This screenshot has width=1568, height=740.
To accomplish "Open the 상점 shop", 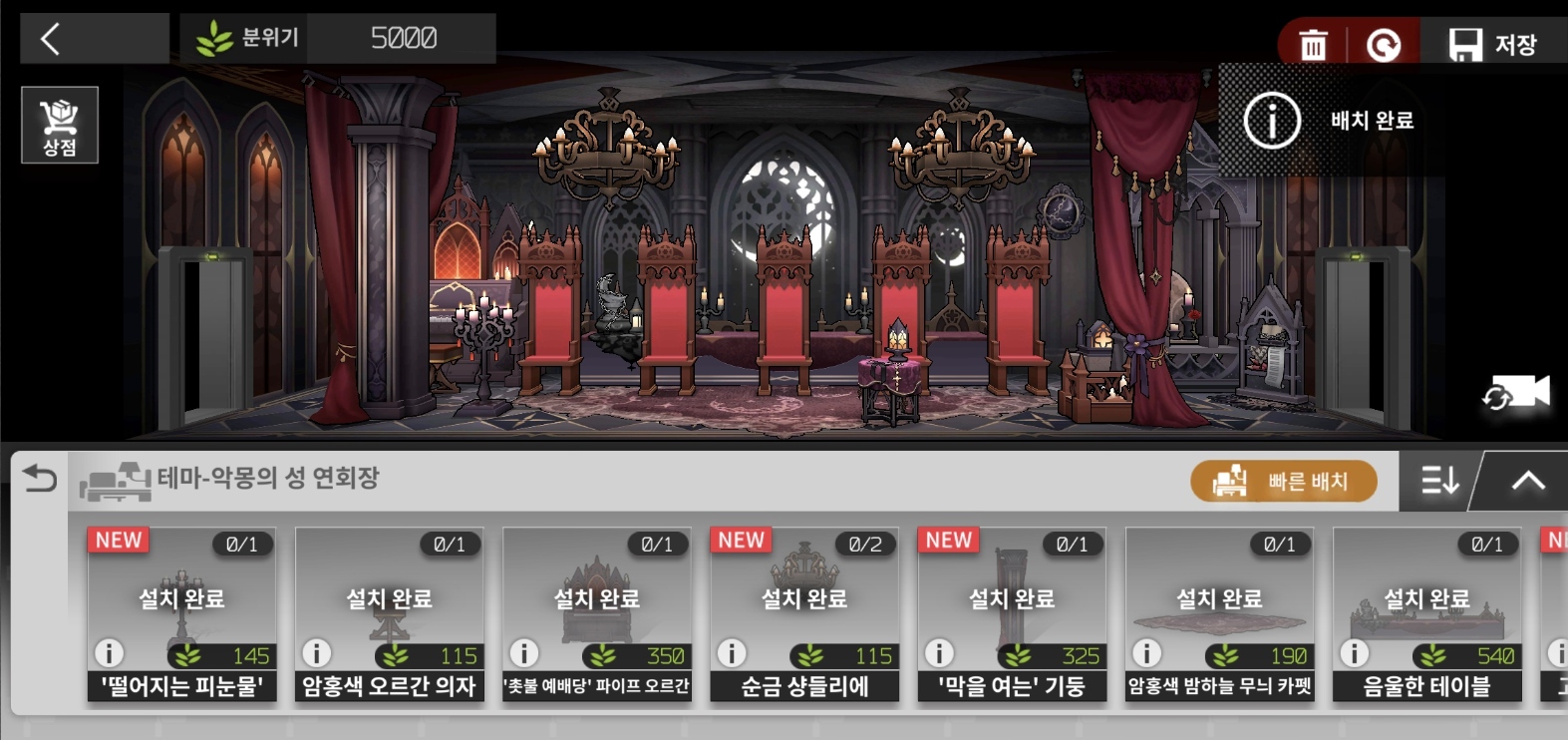I will click(x=60, y=125).
